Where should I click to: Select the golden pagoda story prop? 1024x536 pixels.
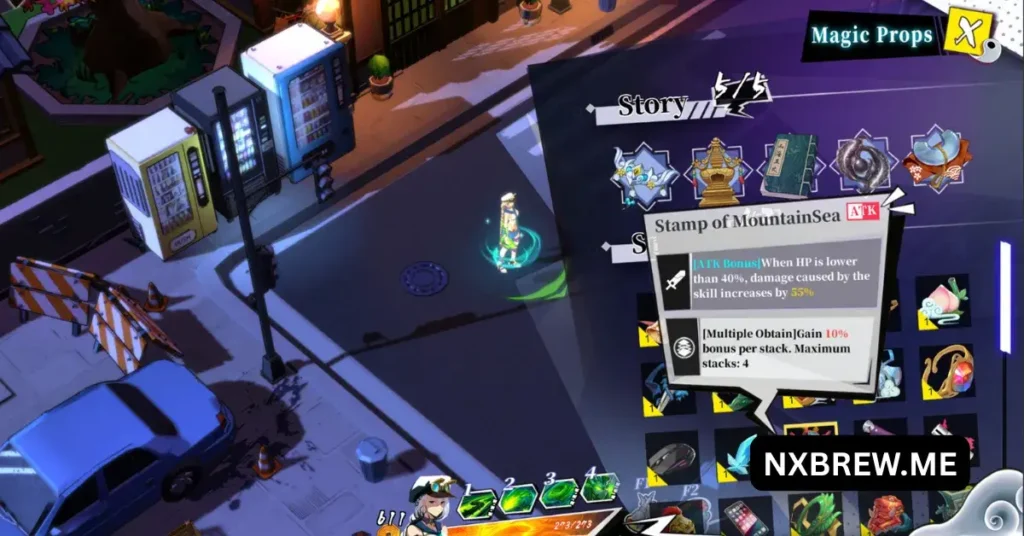coord(717,167)
